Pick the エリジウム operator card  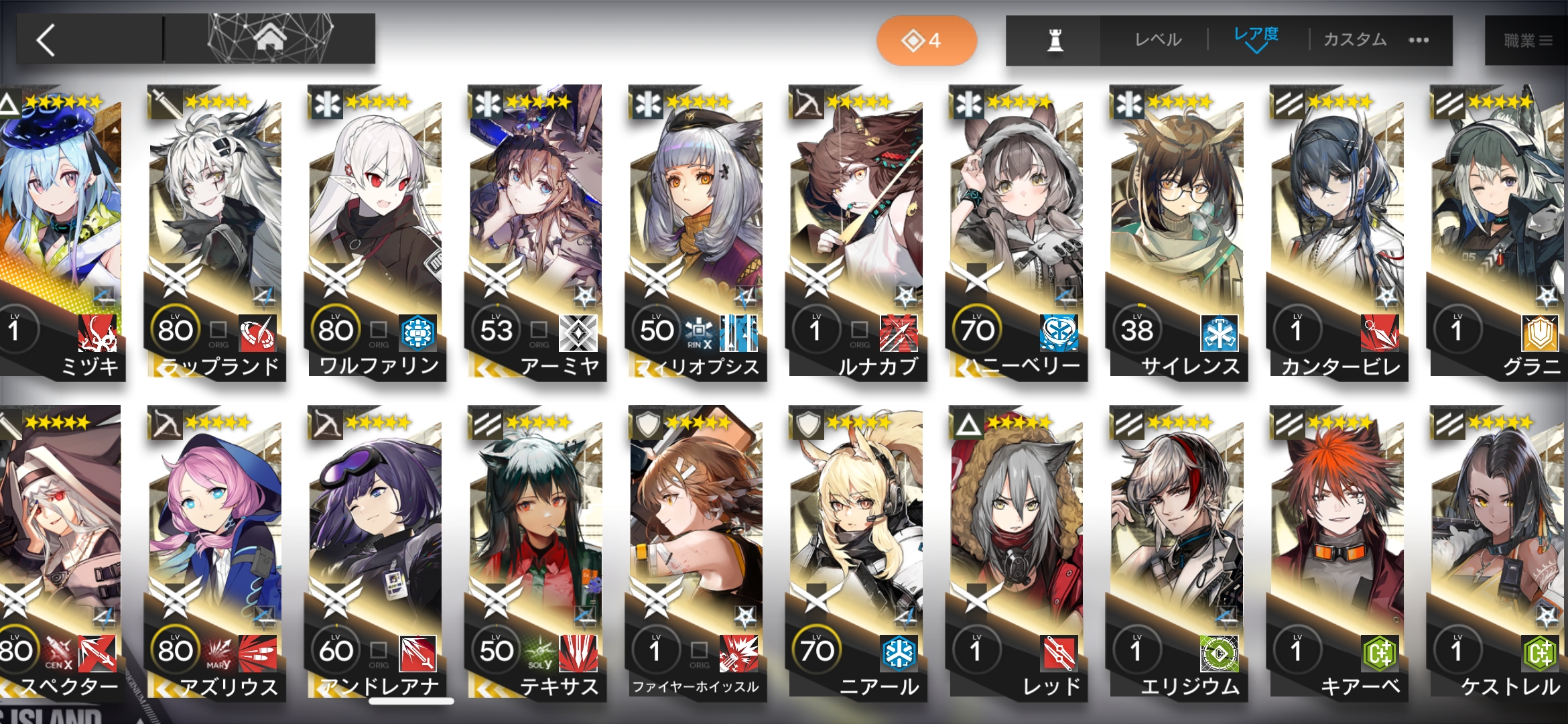(x=1177, y=550)
